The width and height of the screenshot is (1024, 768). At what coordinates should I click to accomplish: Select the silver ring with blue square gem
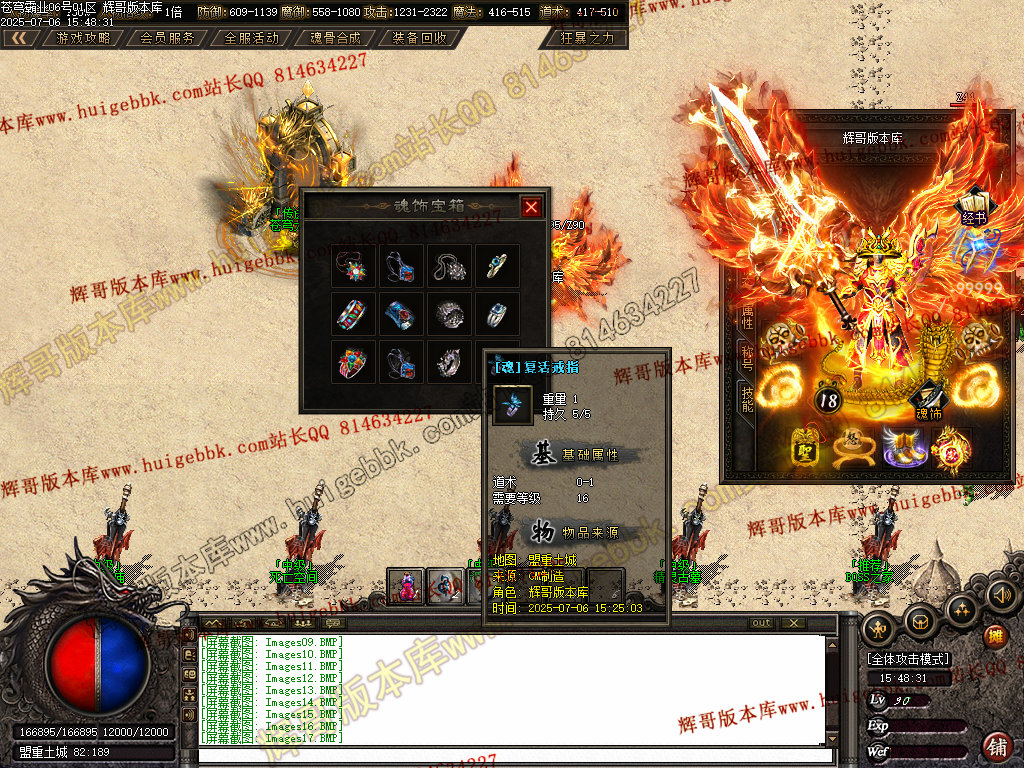click(x=497, y=313)
